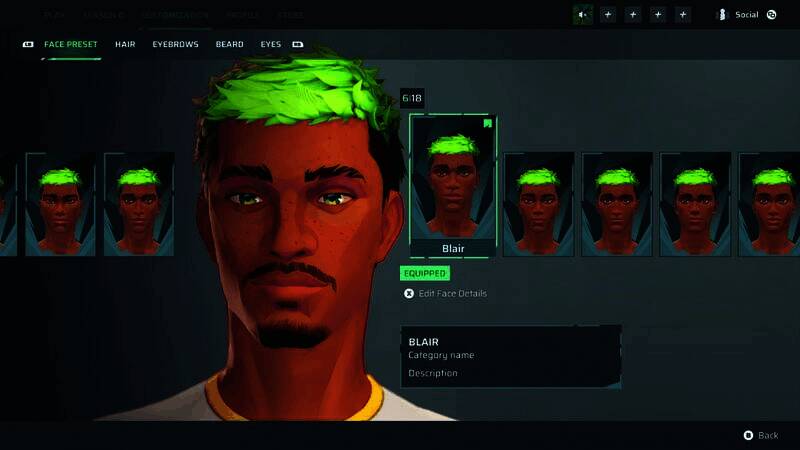Open the Play menu in top bar
The height and width of the screenshot is (450, 800).
tap(56, 15)
